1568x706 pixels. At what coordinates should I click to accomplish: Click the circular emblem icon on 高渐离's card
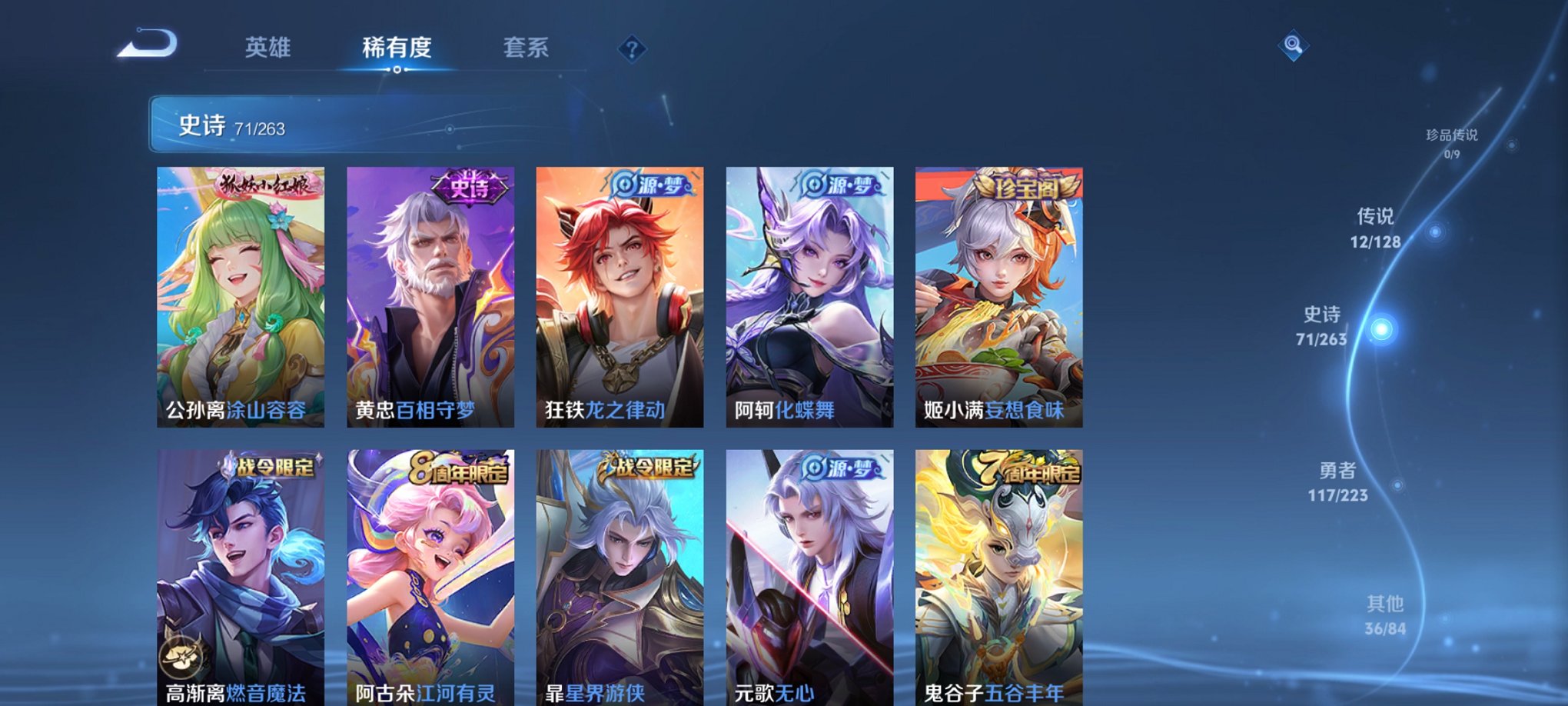click(182, 654)
